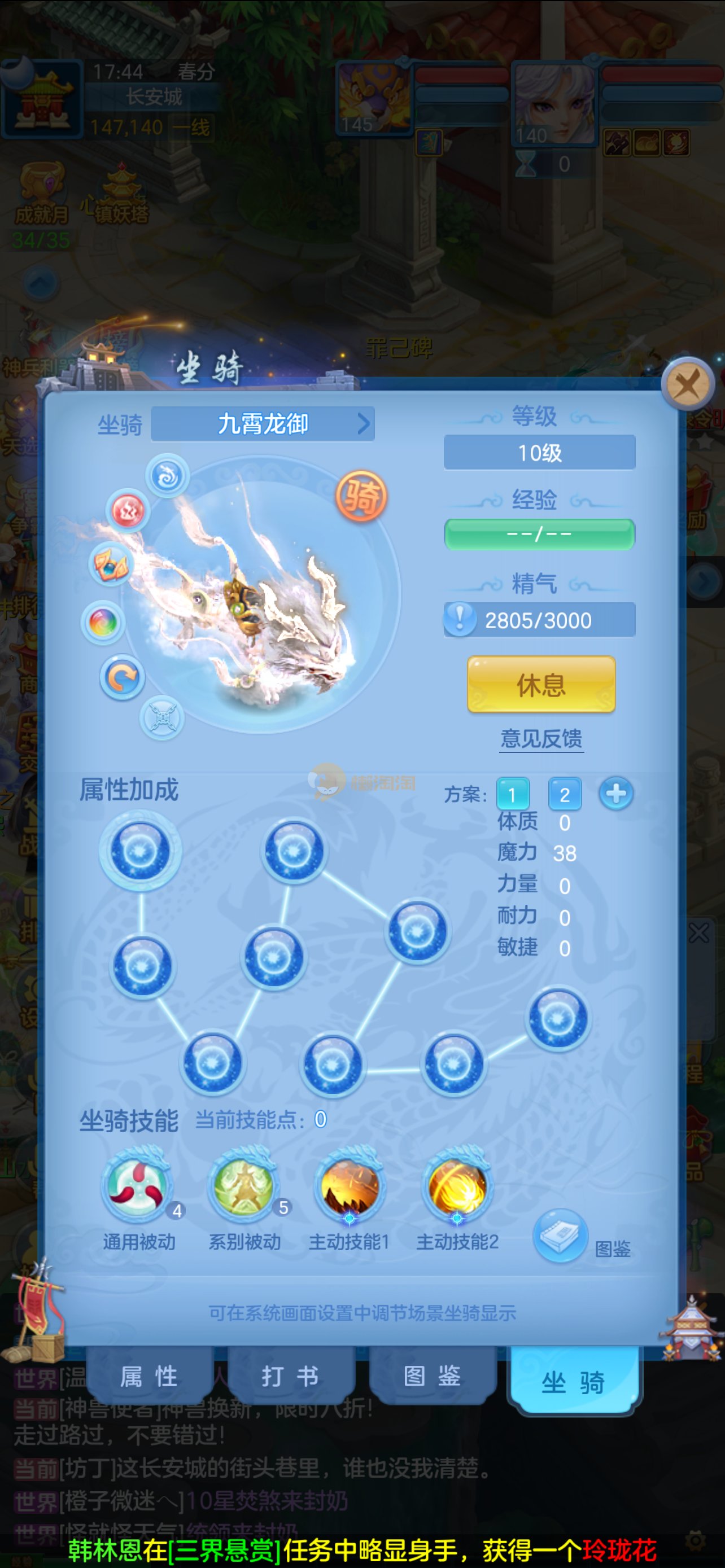Open the 图鉴 book icon

coord(560,1236)
